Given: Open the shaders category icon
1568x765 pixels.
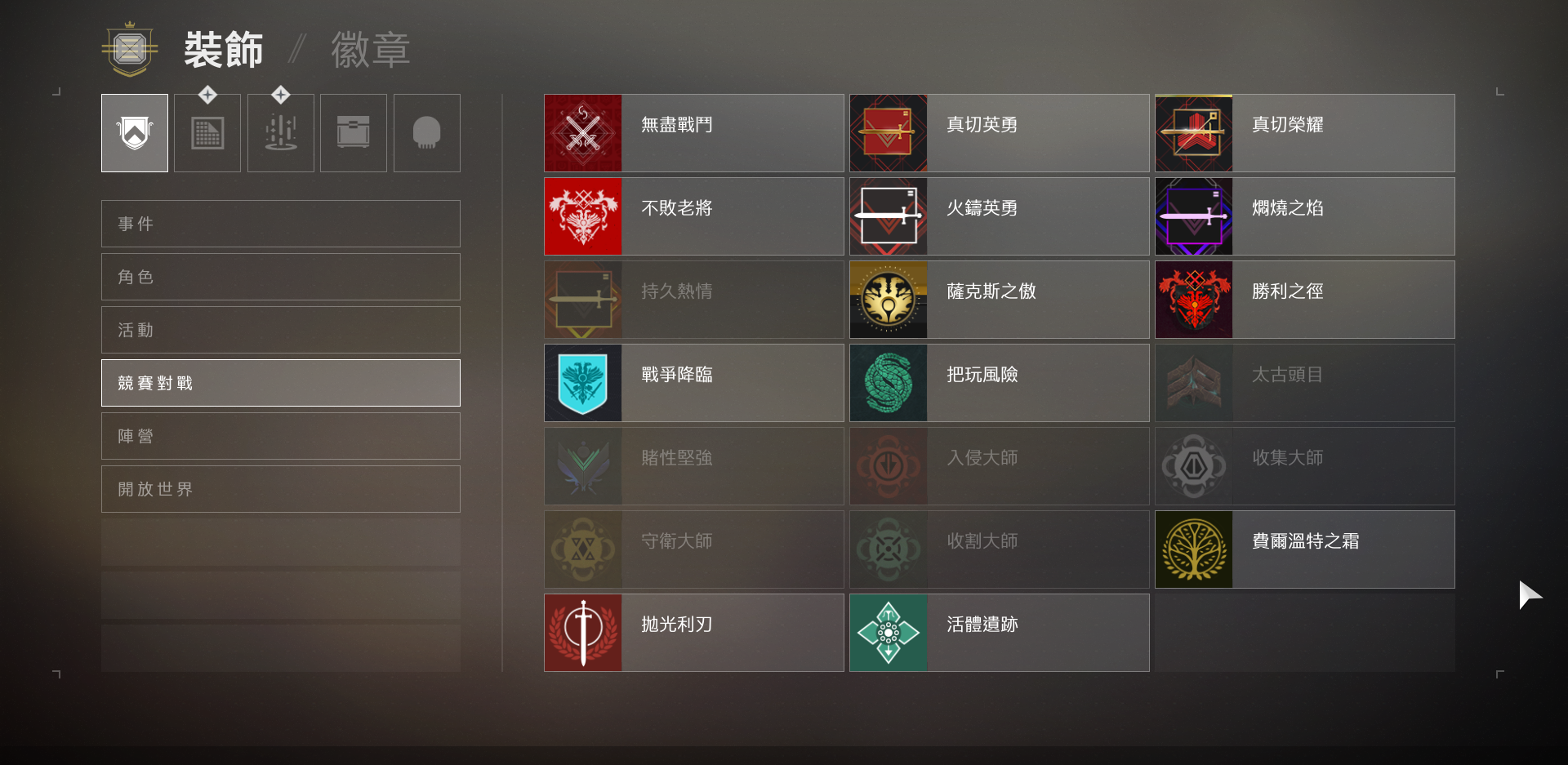Looking at the screenshot, I should (207, 132).
